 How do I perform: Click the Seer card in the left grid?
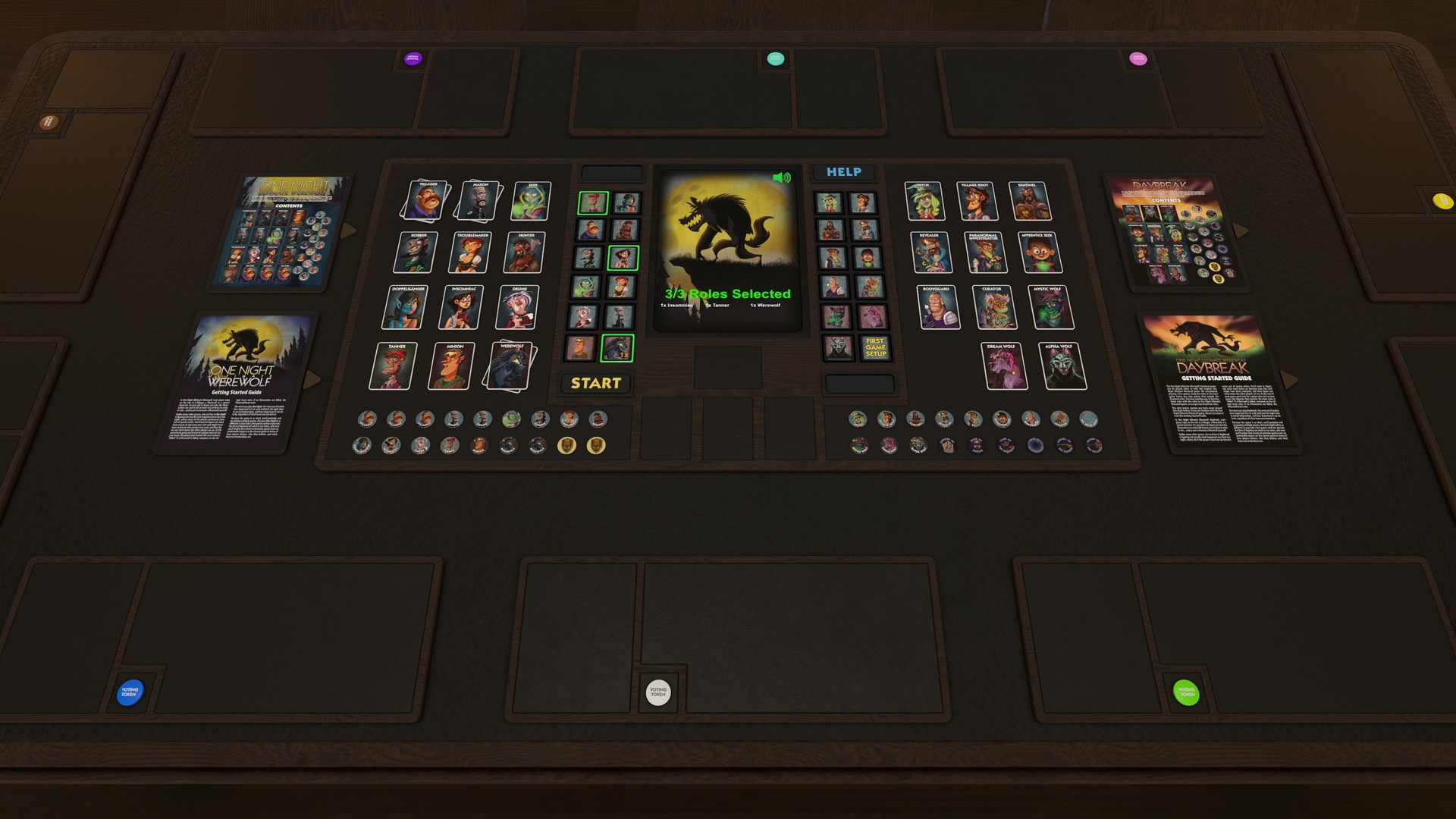(x=531, y=201)
